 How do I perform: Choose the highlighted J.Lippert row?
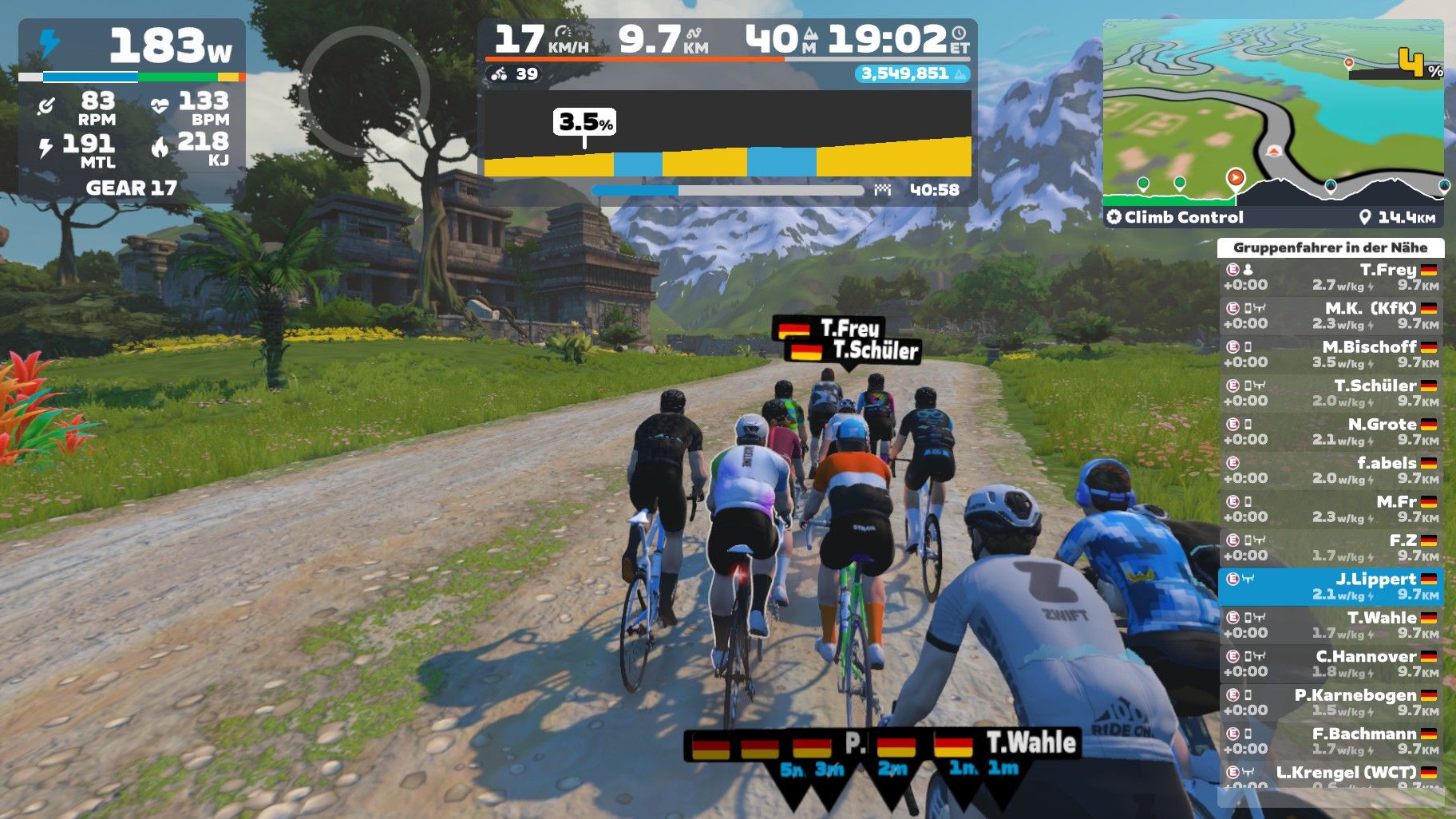[1331, 587]
